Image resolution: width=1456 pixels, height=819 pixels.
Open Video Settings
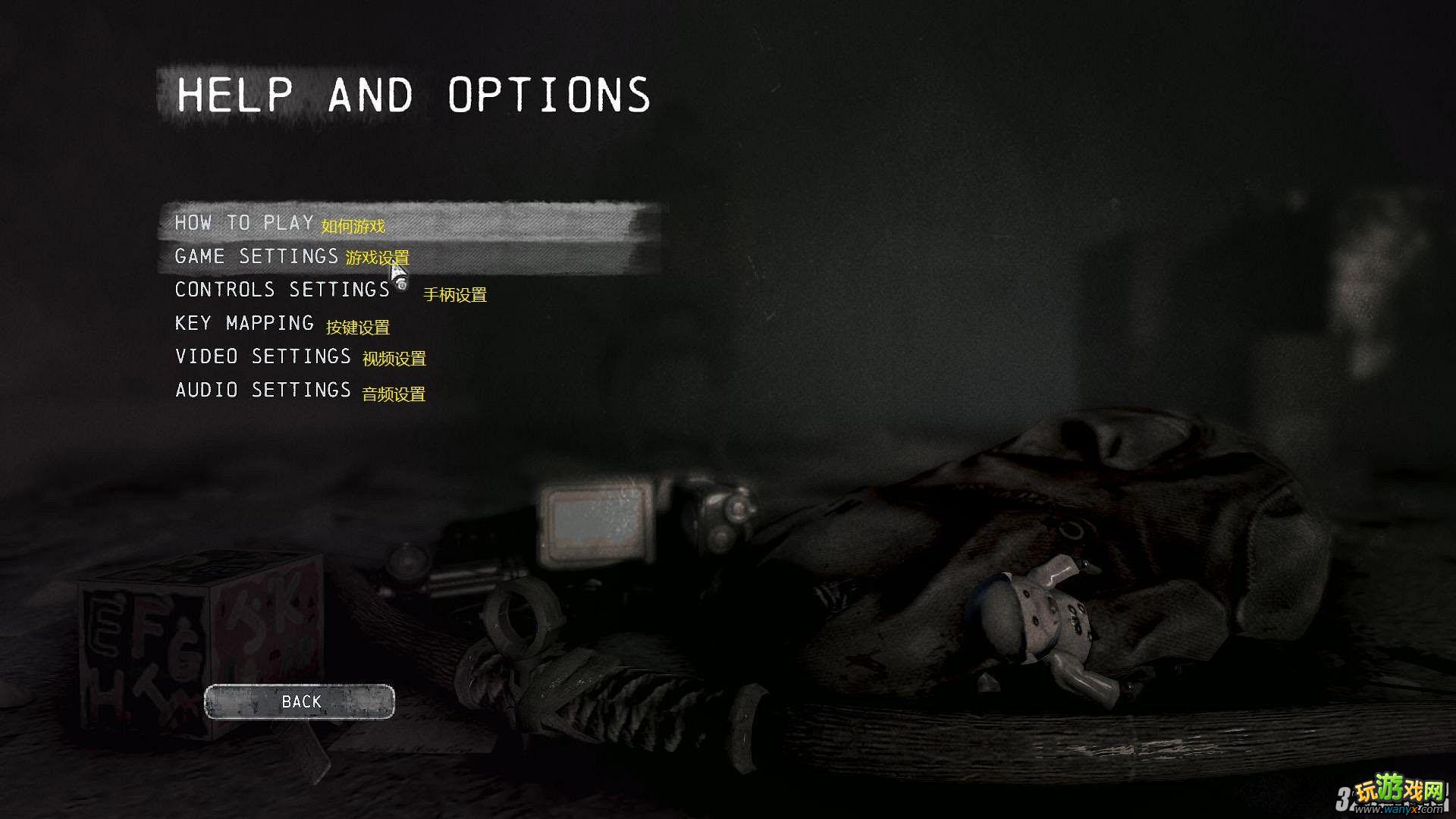[263, 356]
